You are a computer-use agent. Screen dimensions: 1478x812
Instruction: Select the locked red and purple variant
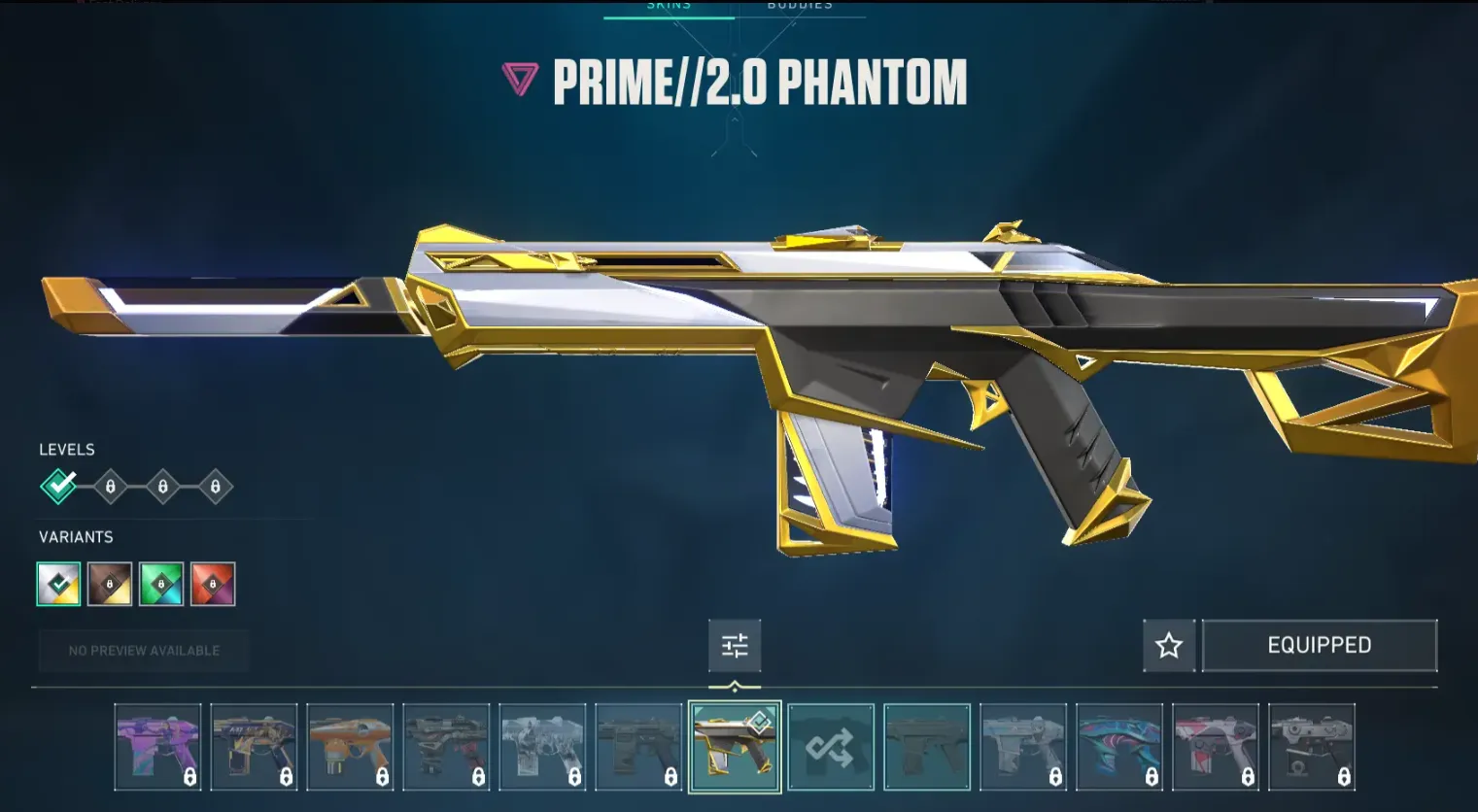tap(213, 584)
